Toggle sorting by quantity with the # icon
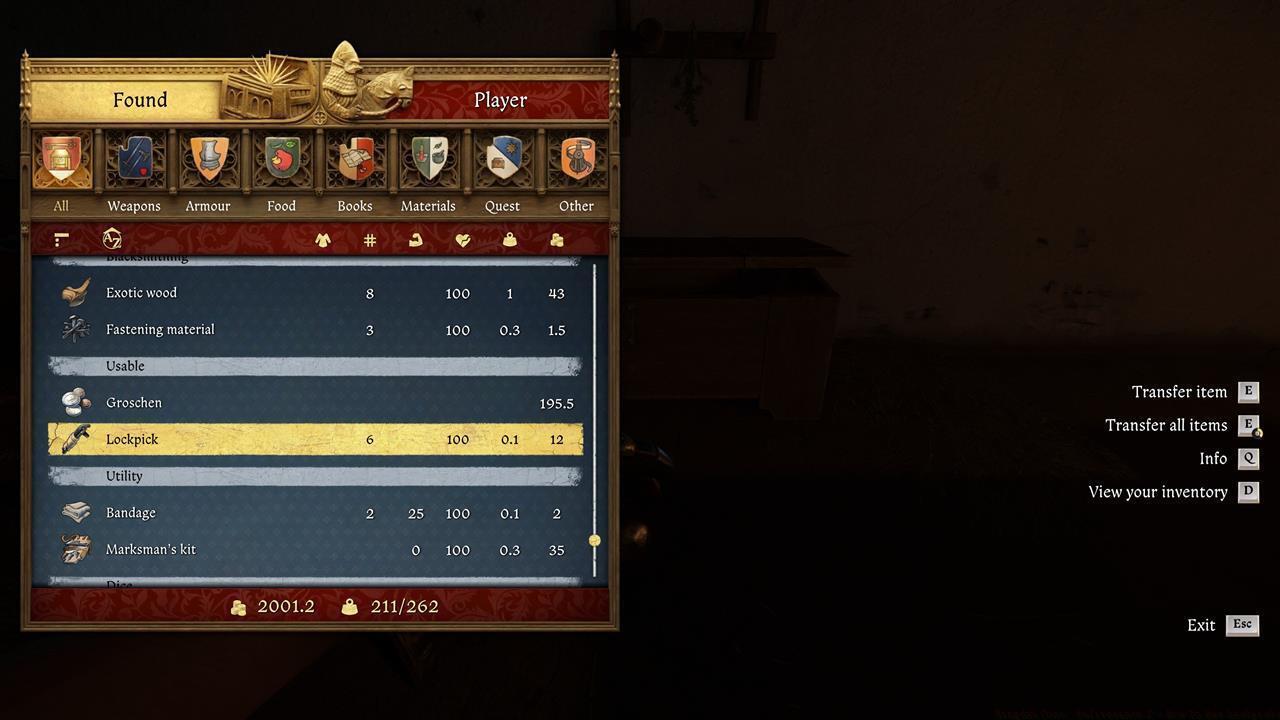The image size is (1280, 720). (x=369, y=239)
